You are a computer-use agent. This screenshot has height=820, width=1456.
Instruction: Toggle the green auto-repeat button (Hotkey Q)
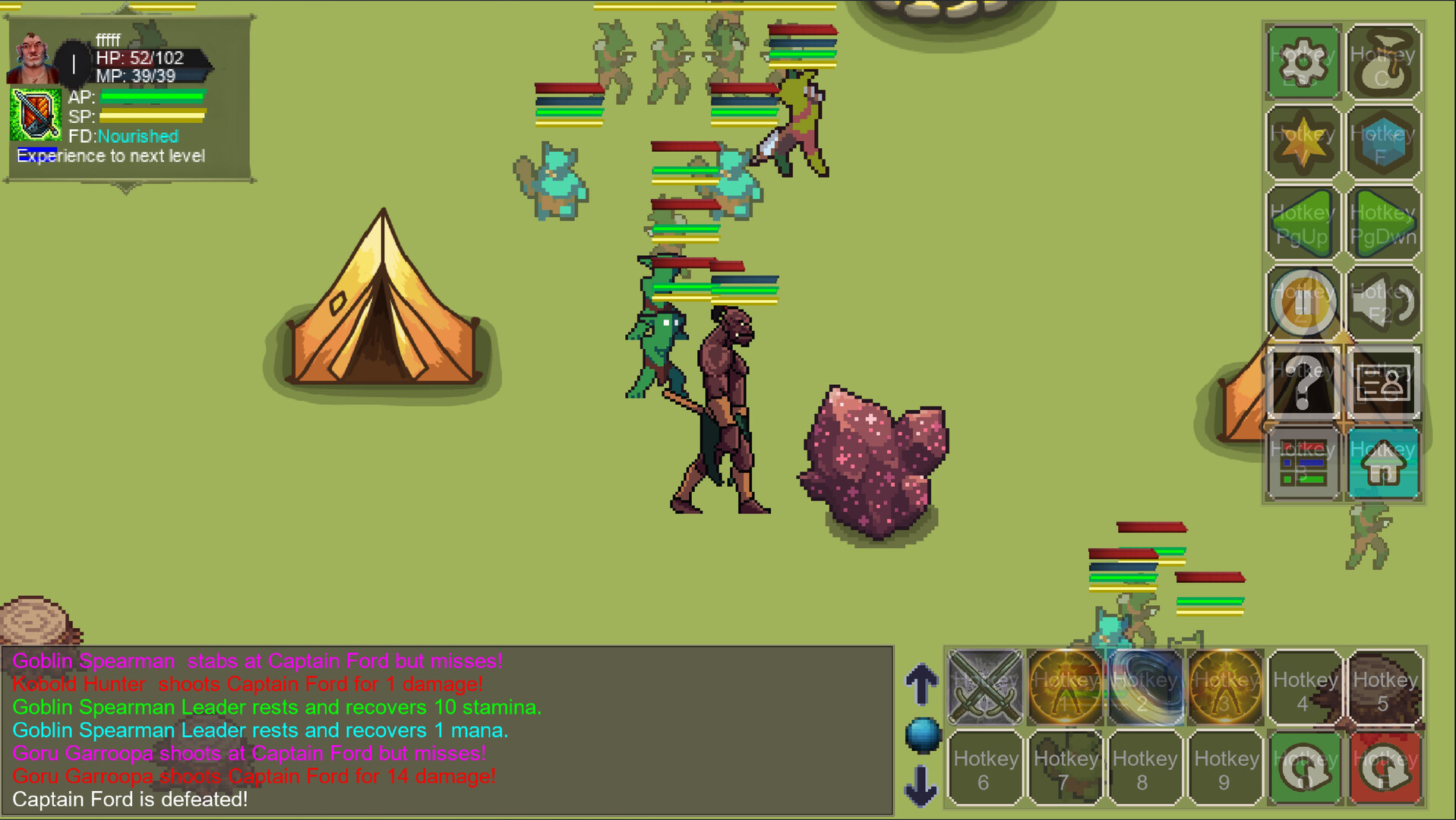pos(1304,767)
